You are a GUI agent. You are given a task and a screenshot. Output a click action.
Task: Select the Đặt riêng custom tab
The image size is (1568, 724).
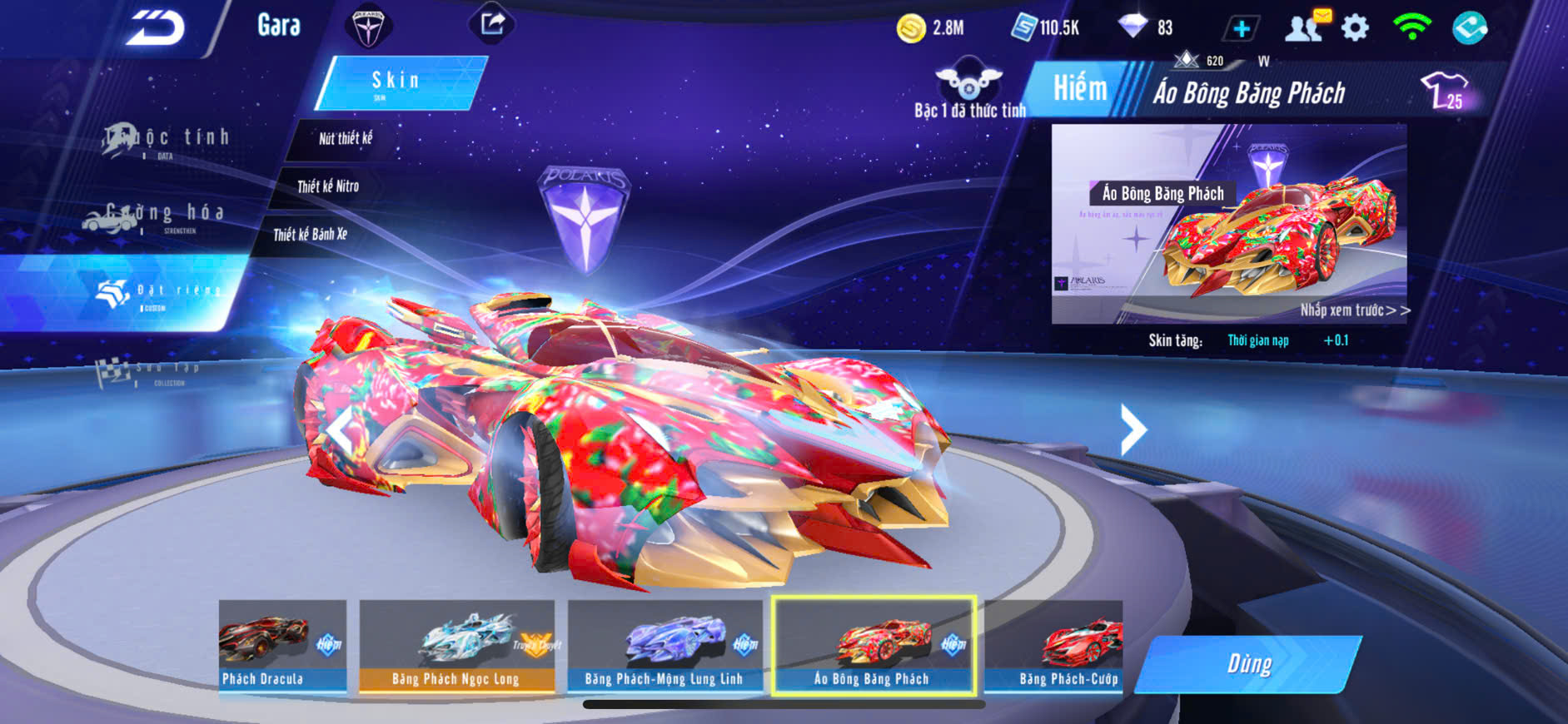pos(158,293)
